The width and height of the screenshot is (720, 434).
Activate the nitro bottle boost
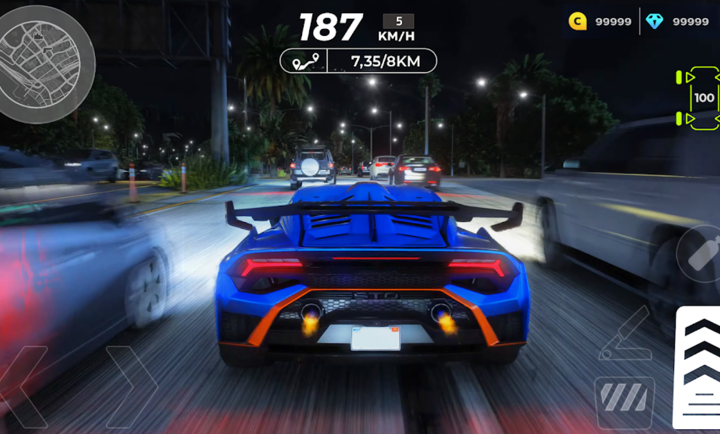tap(700, 254)
